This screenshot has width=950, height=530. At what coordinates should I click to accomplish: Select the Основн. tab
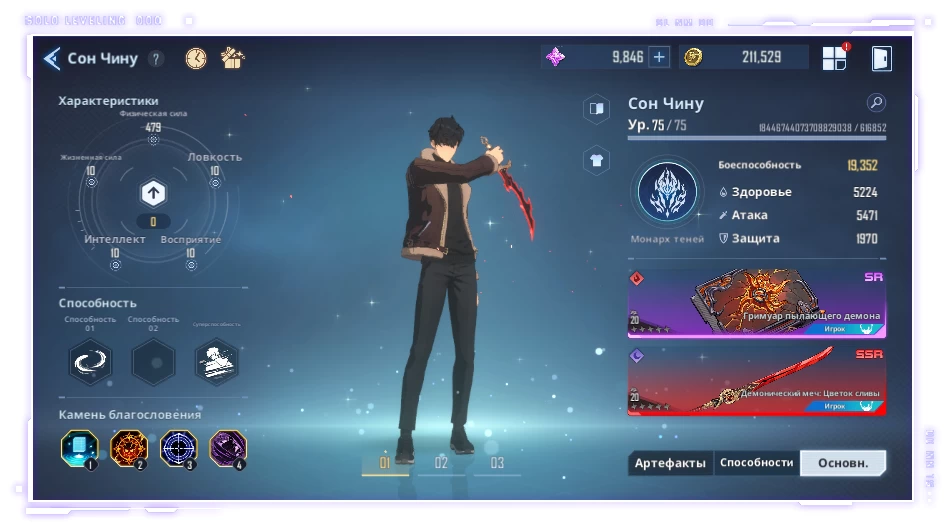(x=843, y=463)
